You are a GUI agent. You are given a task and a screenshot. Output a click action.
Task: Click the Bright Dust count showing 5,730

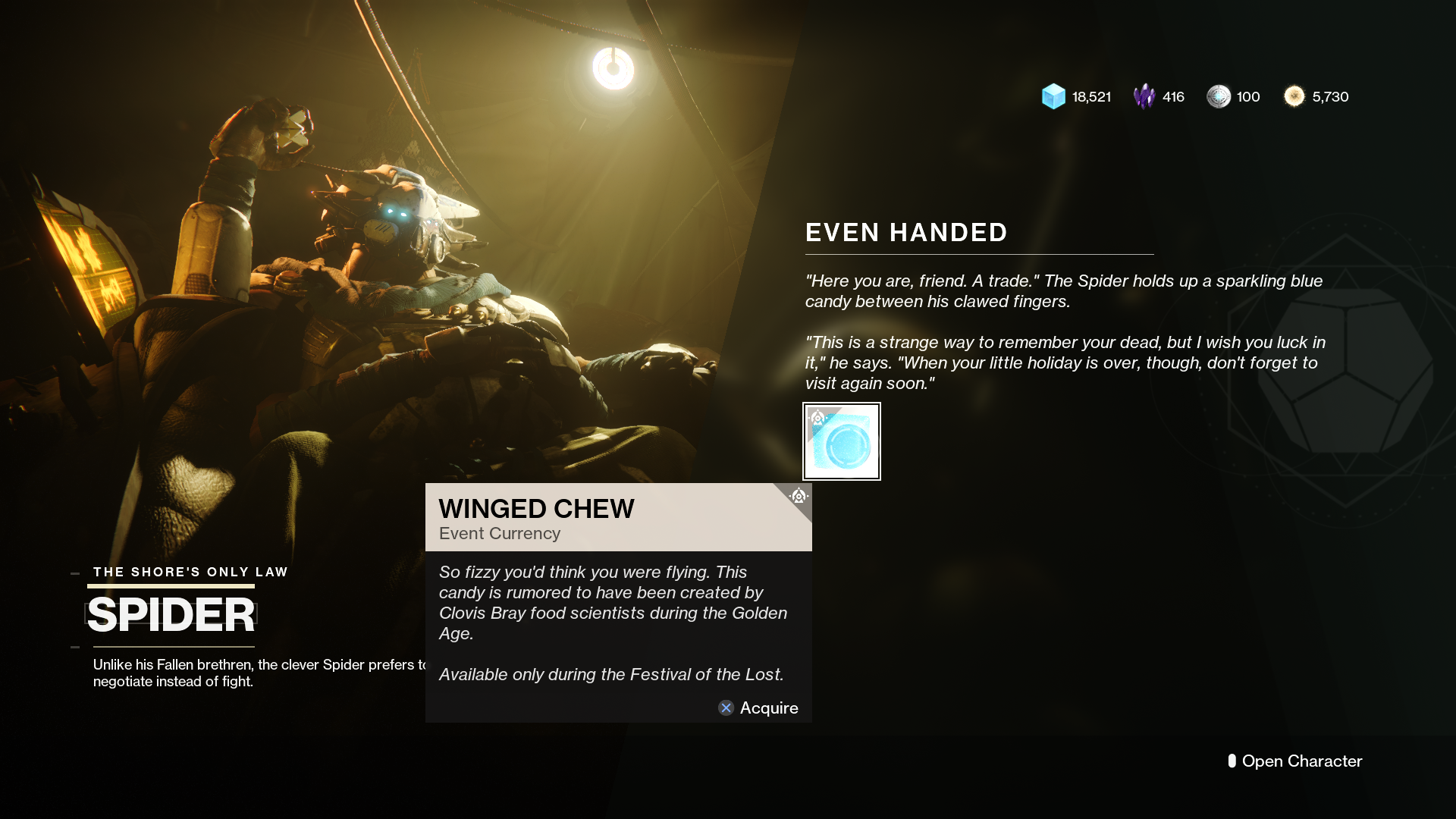pyautogui.click(x=1331, y=96)
